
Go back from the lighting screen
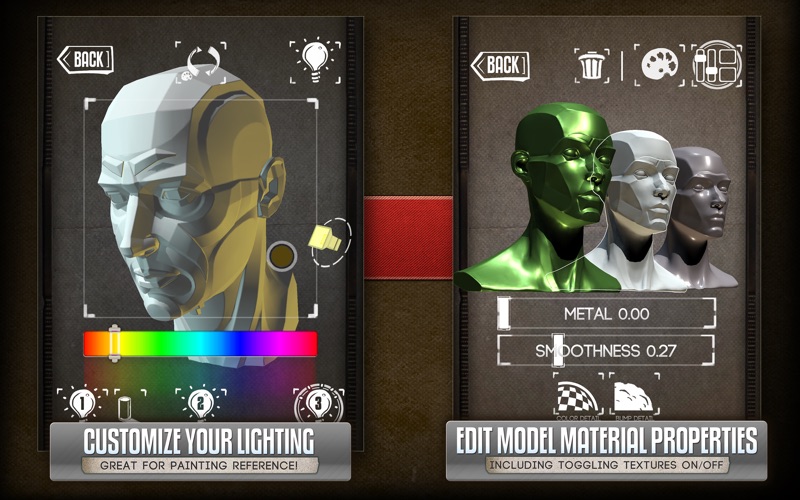coord(85,59)
